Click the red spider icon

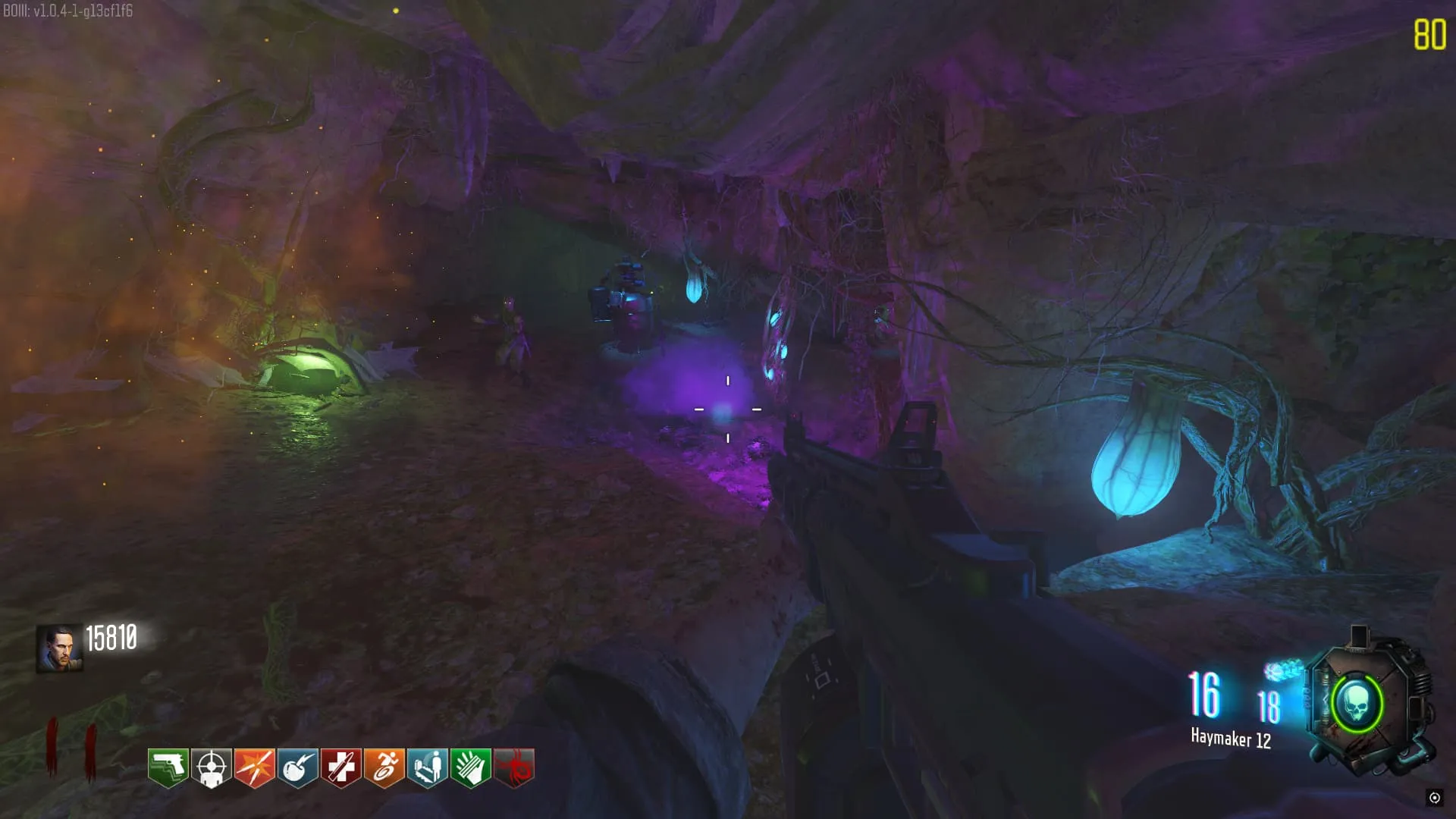point(514,767)
